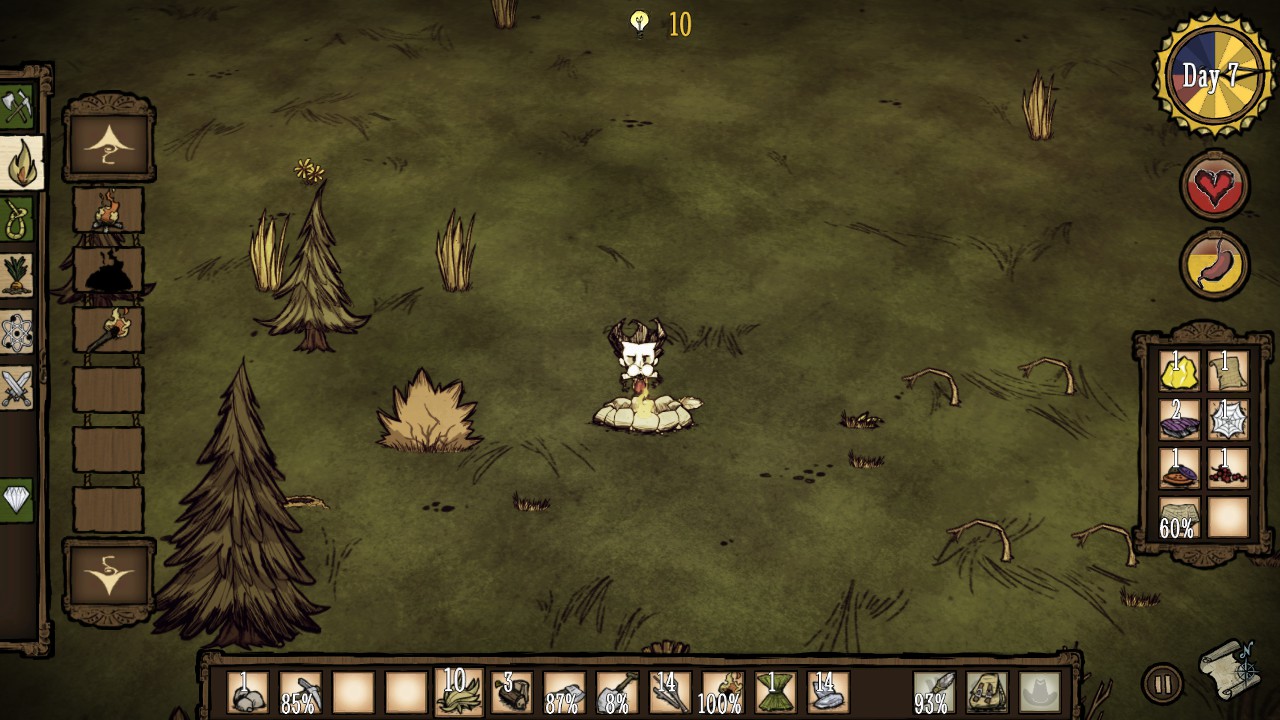This screenshot has width=1280, height=720.
Task: Open the Food carrot crafting tab
Action: [x=17, y=275]
